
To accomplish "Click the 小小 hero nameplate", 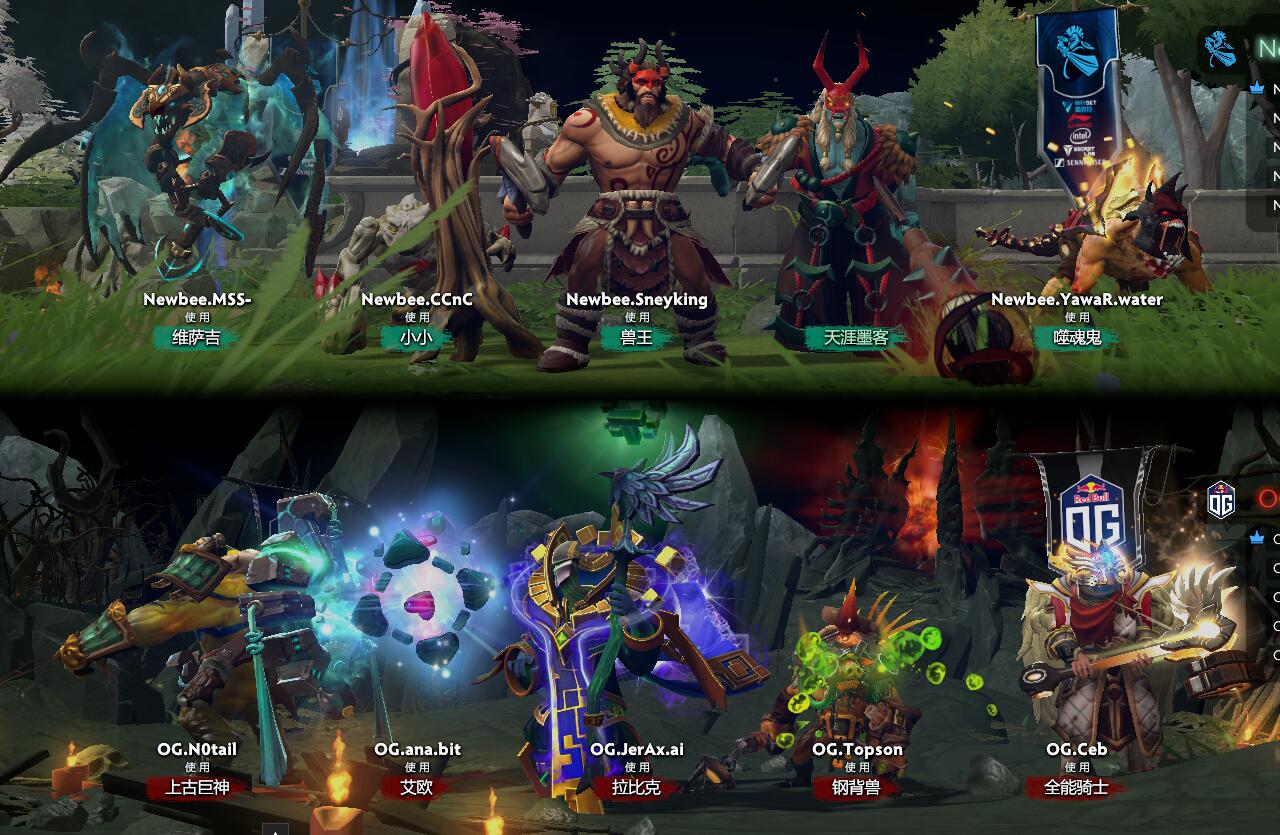I will pyautogui.click(x=416, y=338).
